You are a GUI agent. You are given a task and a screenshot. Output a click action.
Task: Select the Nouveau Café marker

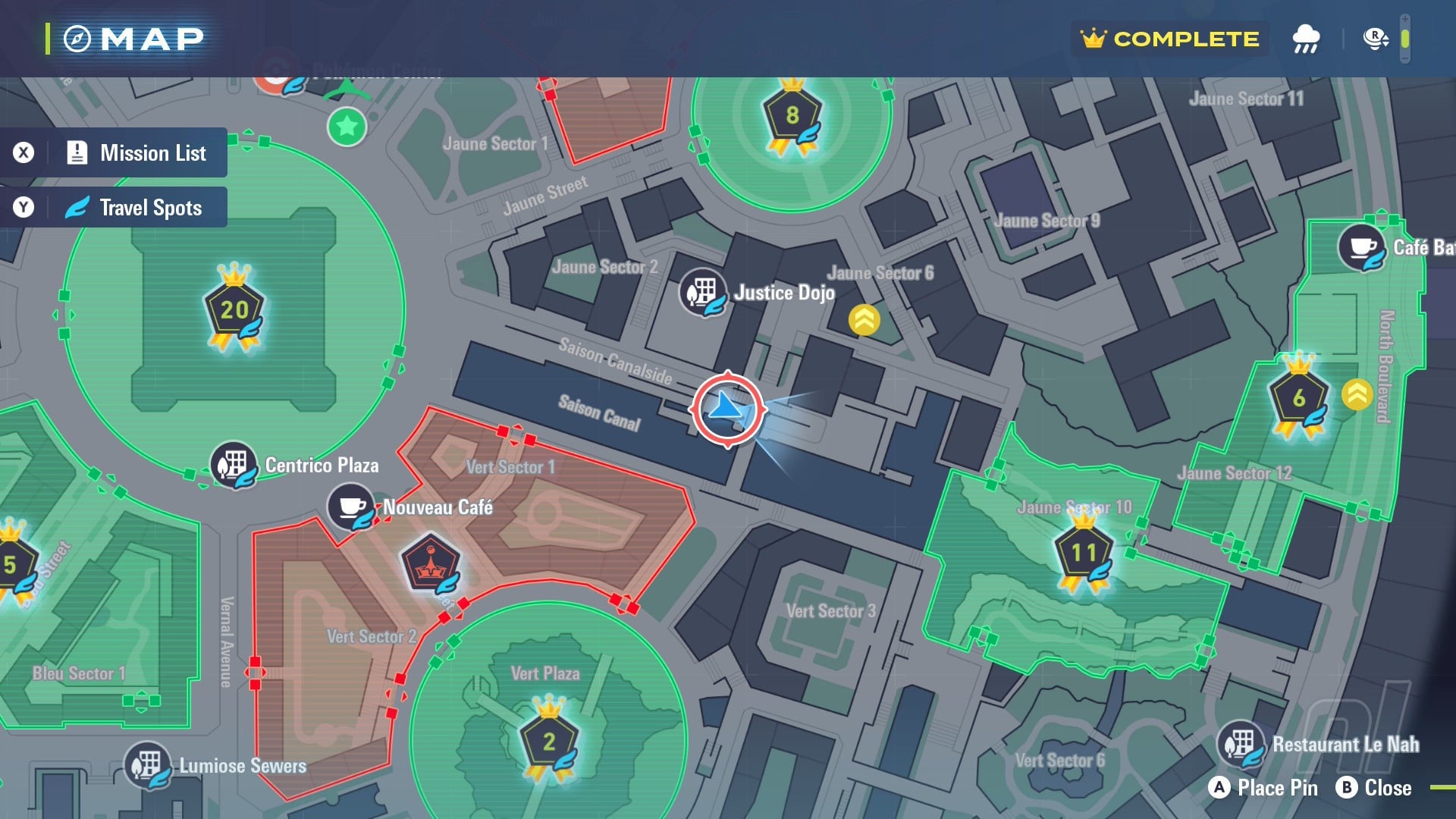(350, 507)
